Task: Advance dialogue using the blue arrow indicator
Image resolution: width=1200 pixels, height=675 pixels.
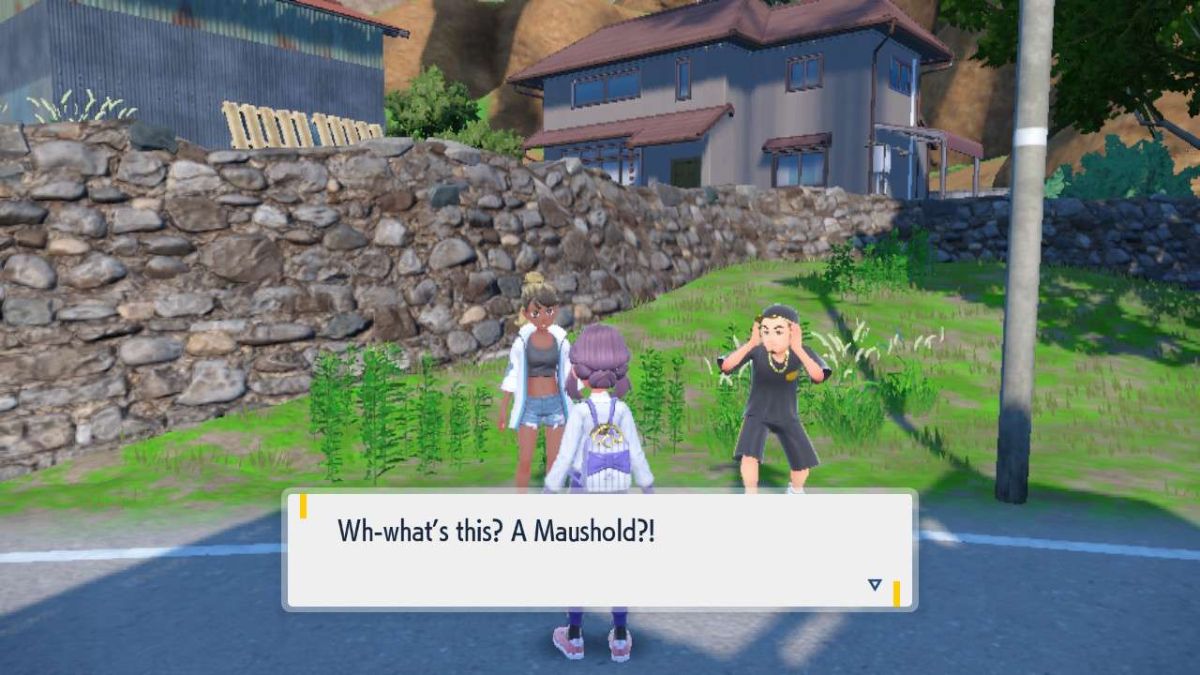Action: 875,585
